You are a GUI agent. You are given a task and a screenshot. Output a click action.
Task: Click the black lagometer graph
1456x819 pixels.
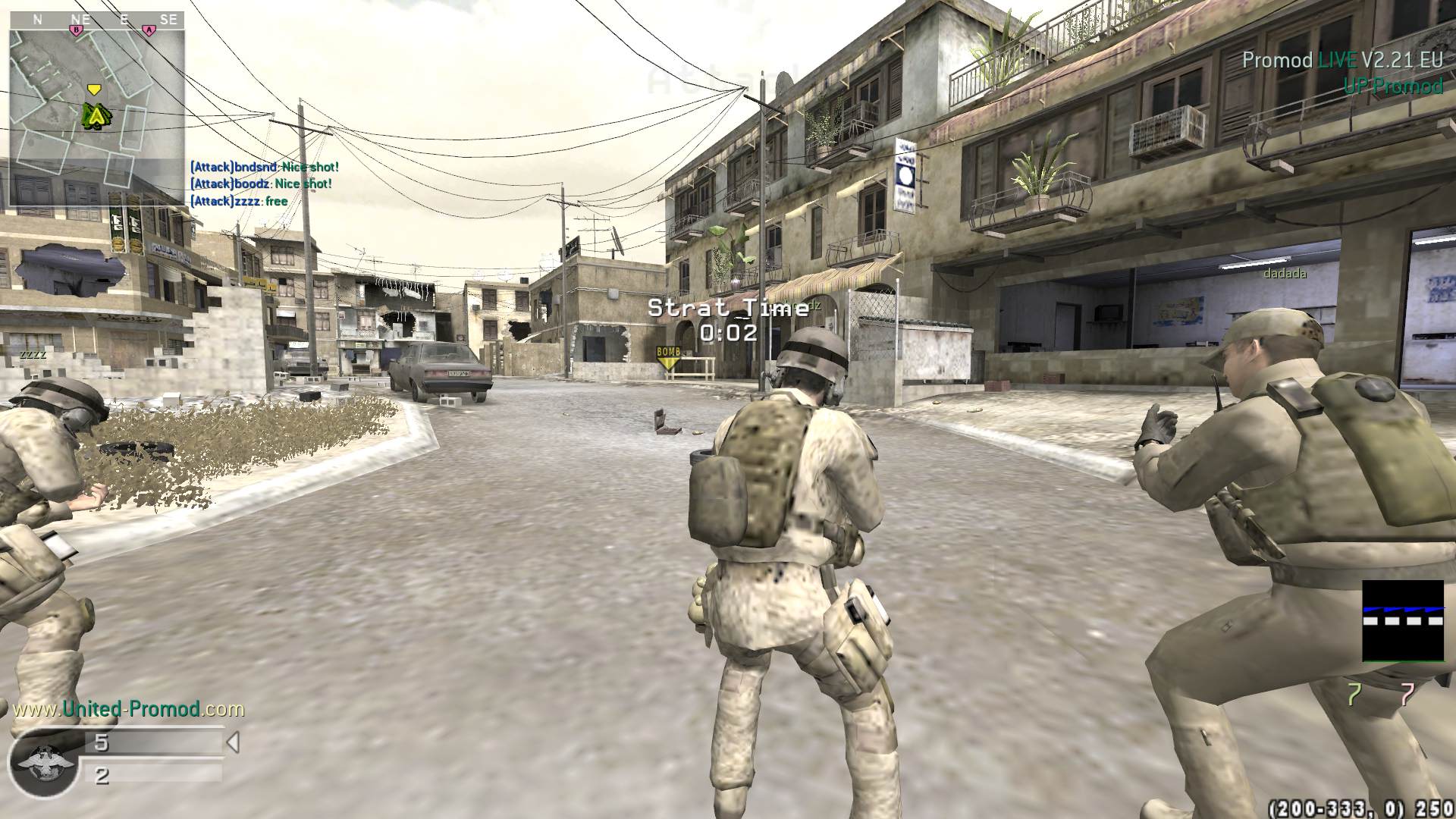coord(1402,621)
